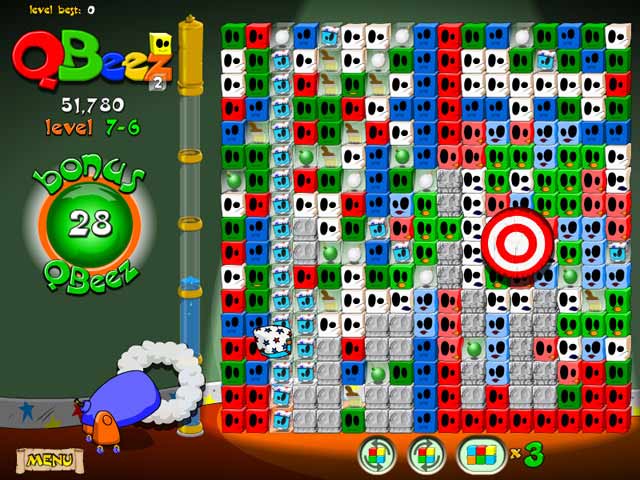Click the red and white bullseye target
This screenshot has width=640, height=480.
coord(517,239)
